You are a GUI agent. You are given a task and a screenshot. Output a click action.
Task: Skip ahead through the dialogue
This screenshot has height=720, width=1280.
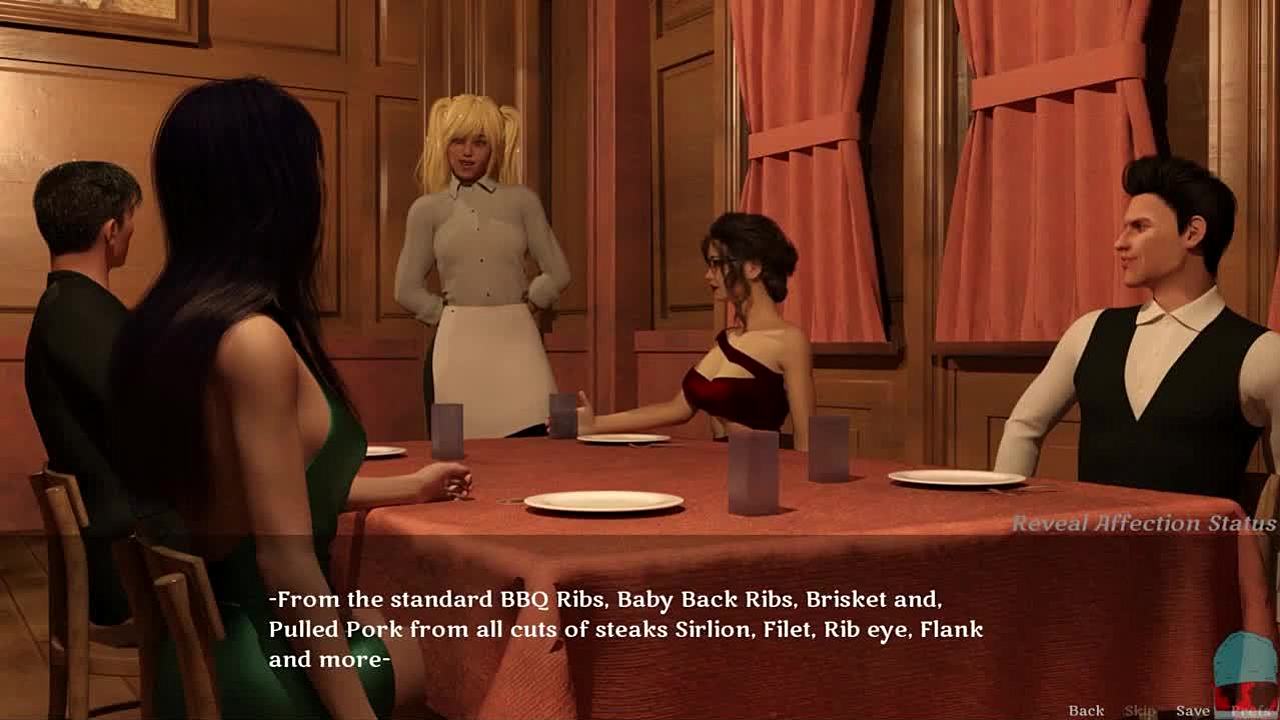point(1139,711)
